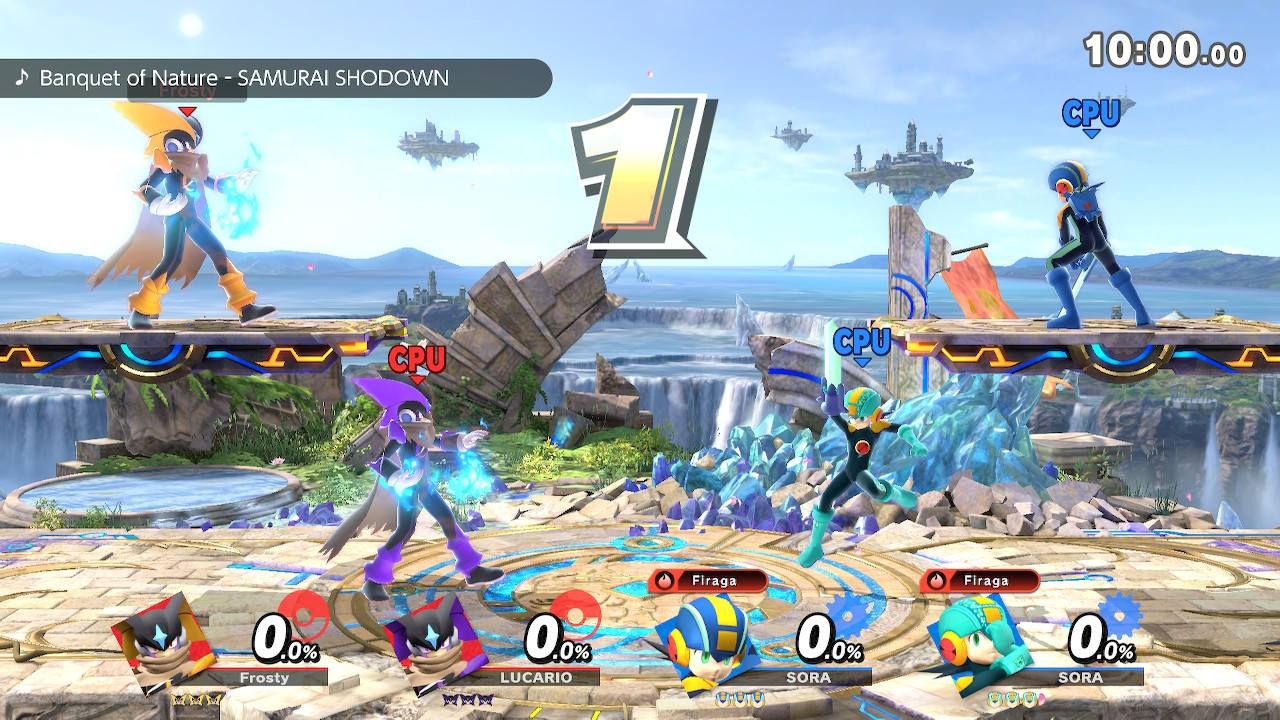This screenshot has height=720, width=1280.
Task: Select Frosty's first gold stock icon
Action: [178, 700]
